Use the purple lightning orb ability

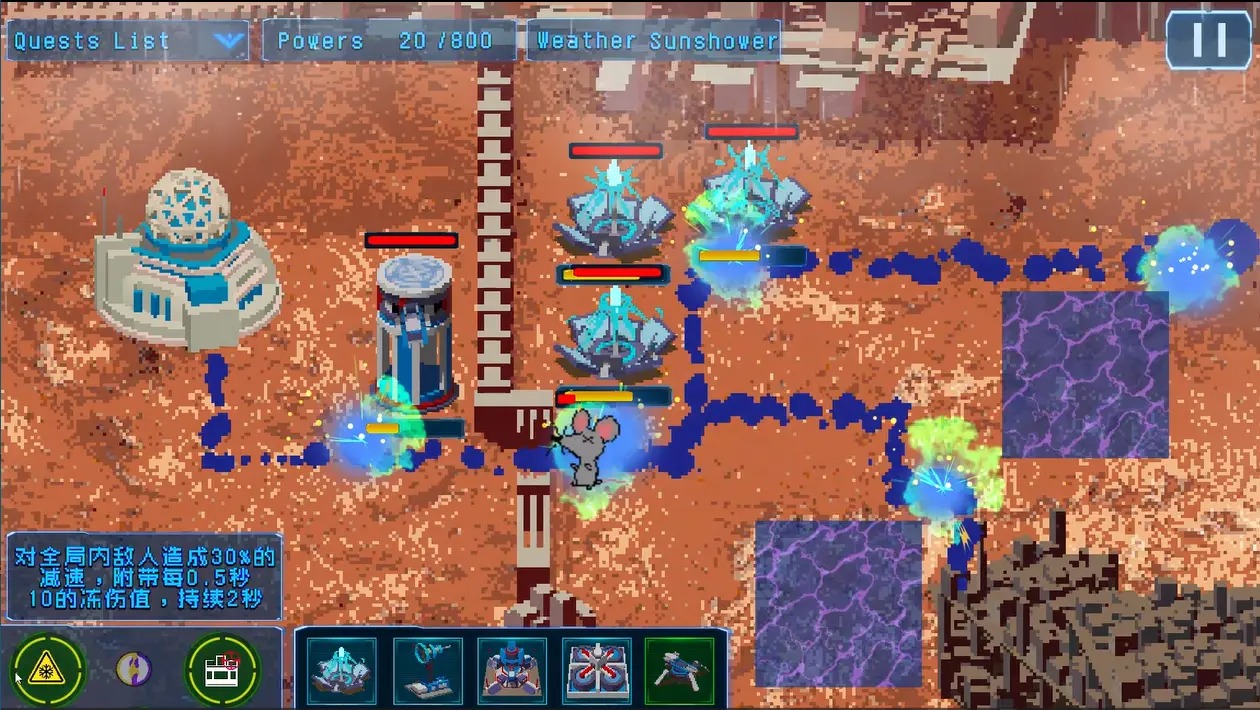click(x=134, y=668)
